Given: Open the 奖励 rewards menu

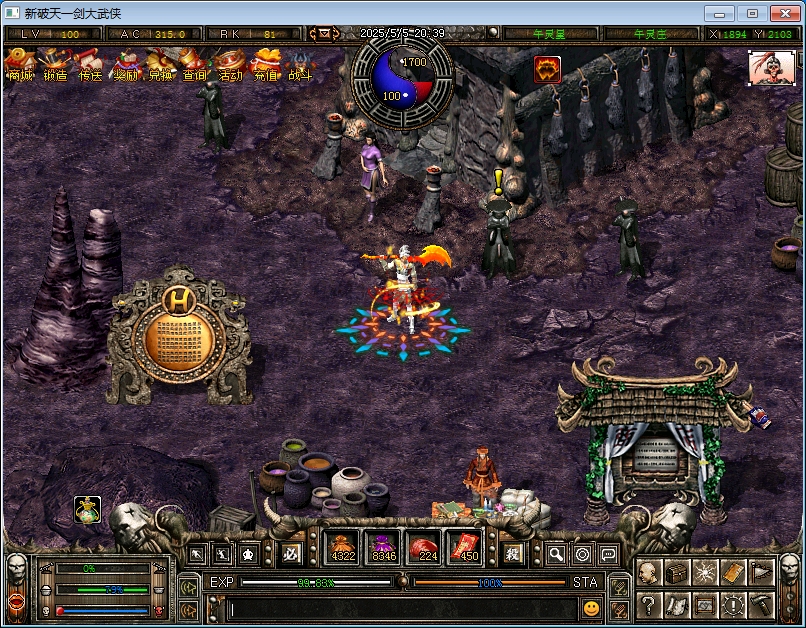Looking at the screenshot, I should pyautogui.click(x=125, y=65).
